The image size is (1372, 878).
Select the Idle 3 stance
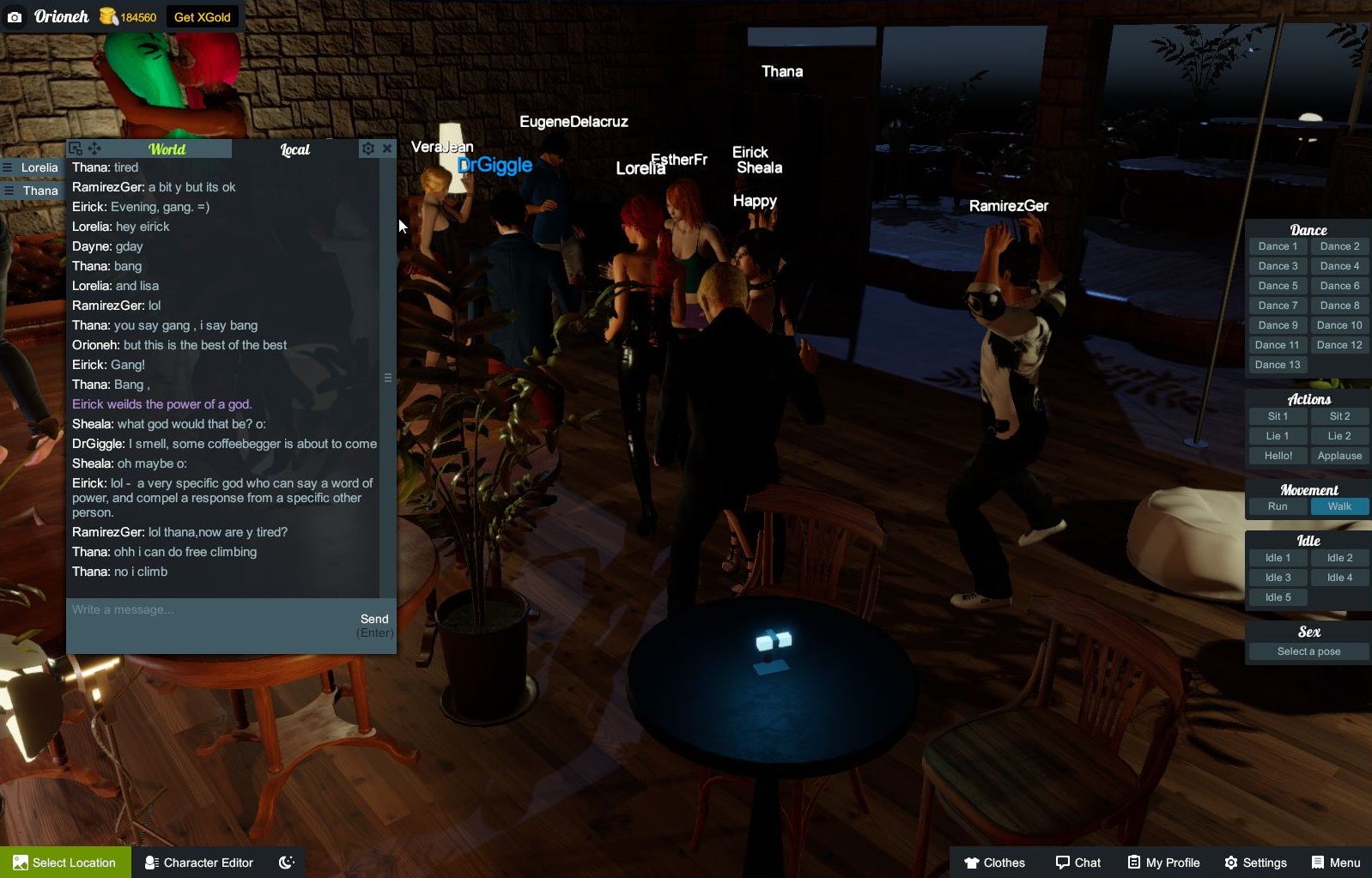(1278, 578)
